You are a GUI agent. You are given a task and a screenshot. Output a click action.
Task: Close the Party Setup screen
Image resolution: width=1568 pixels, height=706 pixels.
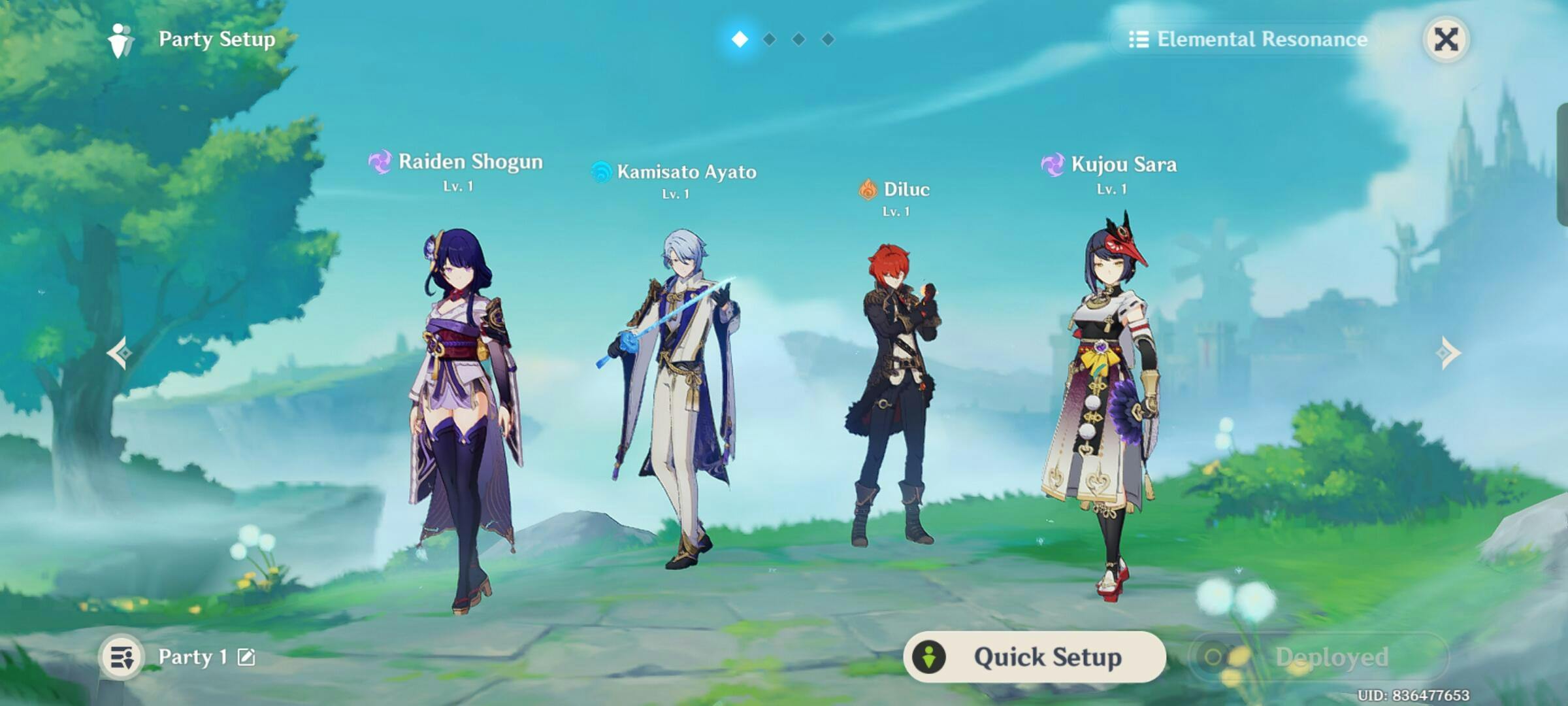click(x=1446, y=39)
